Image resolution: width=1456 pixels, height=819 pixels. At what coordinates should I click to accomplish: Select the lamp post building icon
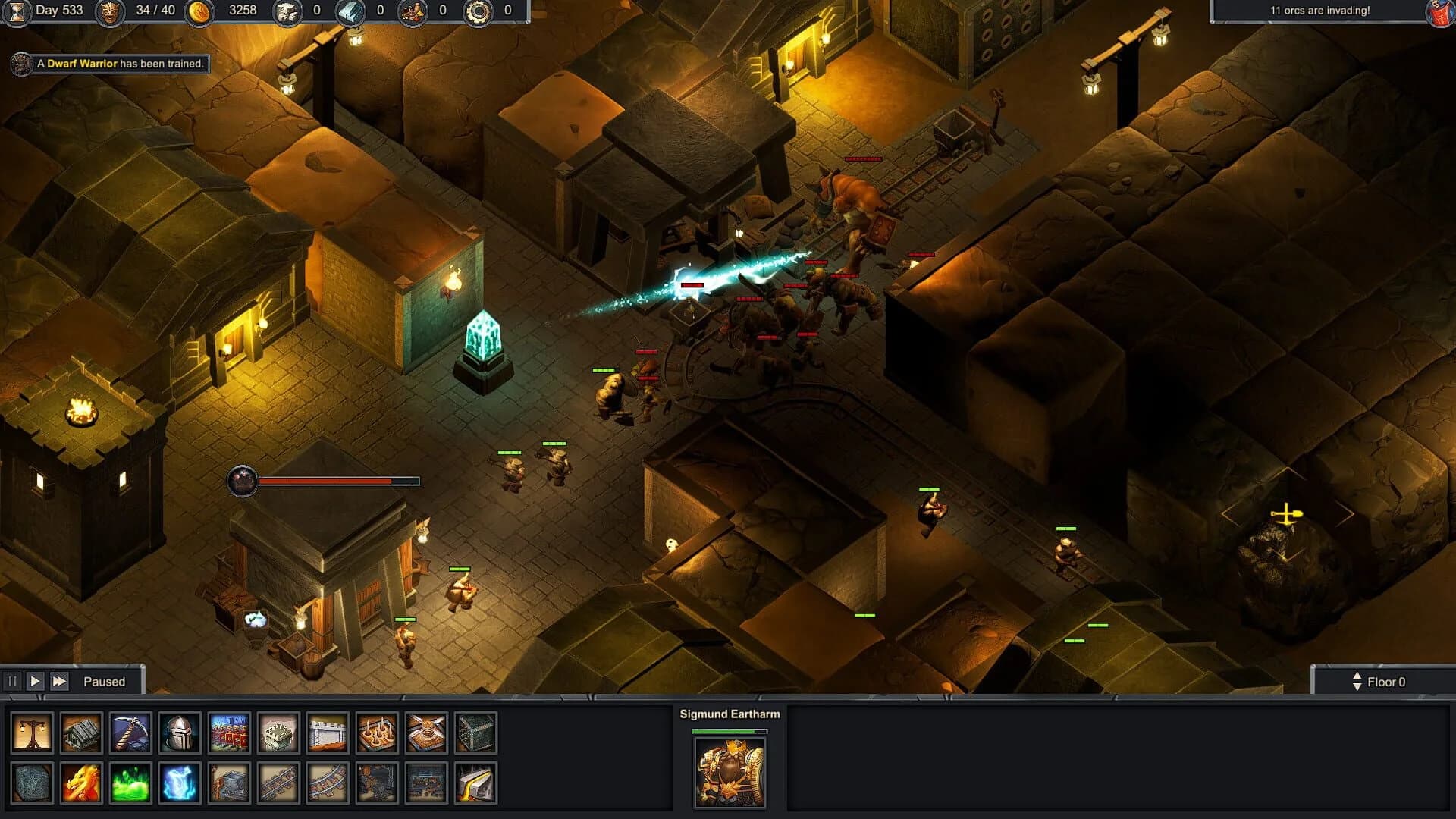coord(30,733)
